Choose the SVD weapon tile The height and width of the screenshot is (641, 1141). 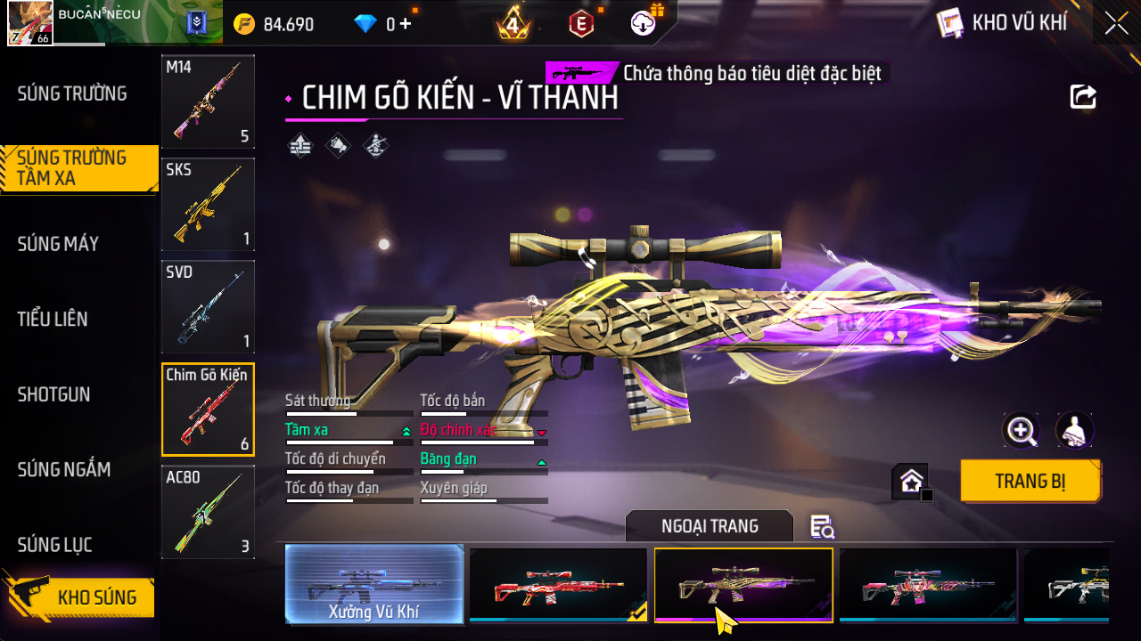point(208,307)
